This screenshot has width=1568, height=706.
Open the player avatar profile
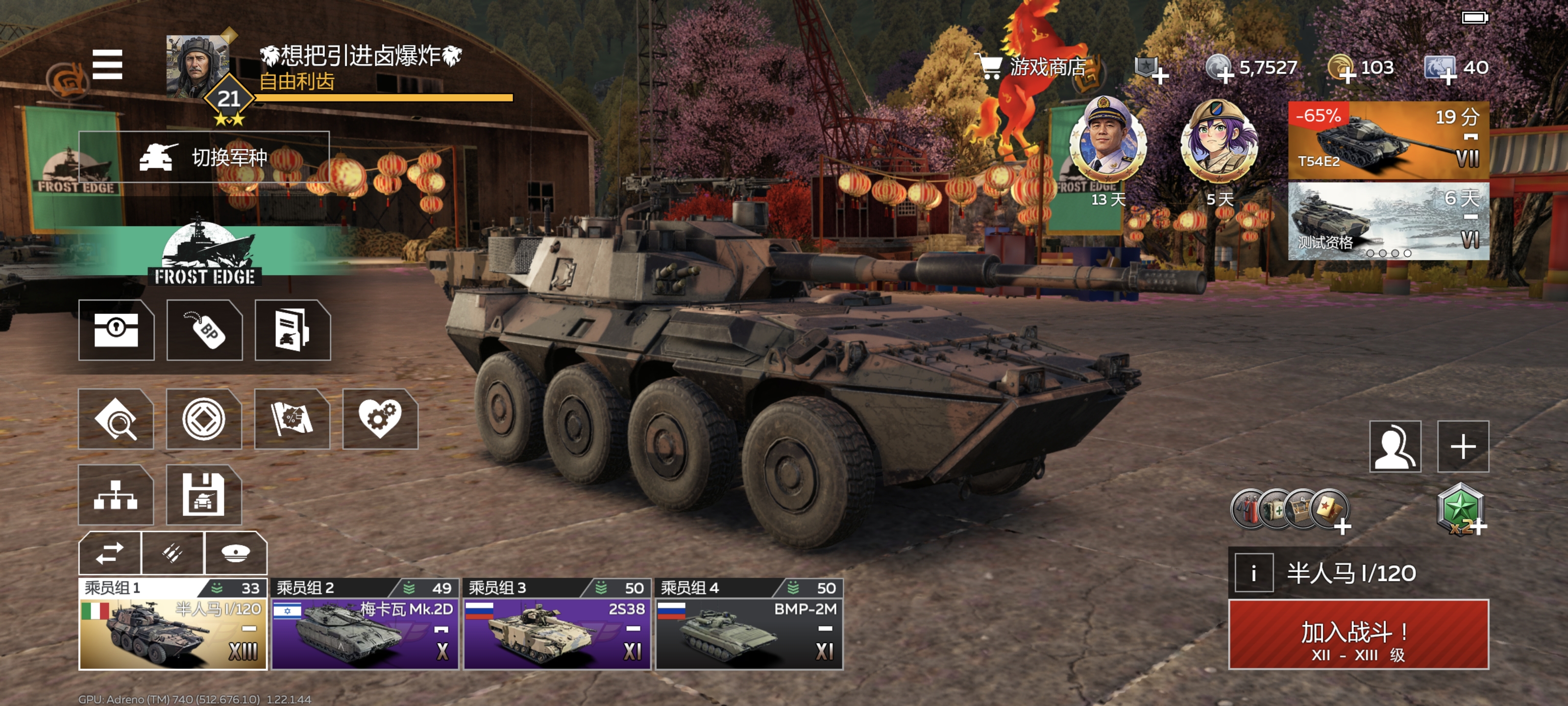click(196, 66)
